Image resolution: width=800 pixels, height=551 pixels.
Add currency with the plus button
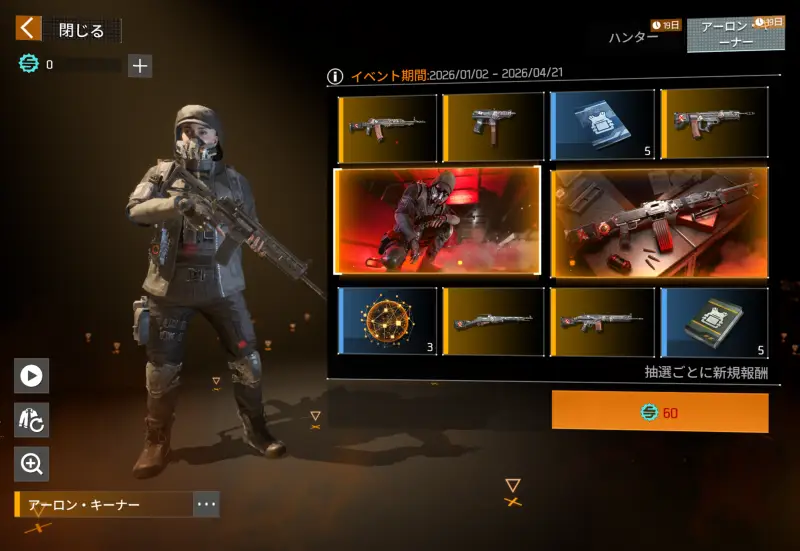point(140,66)
